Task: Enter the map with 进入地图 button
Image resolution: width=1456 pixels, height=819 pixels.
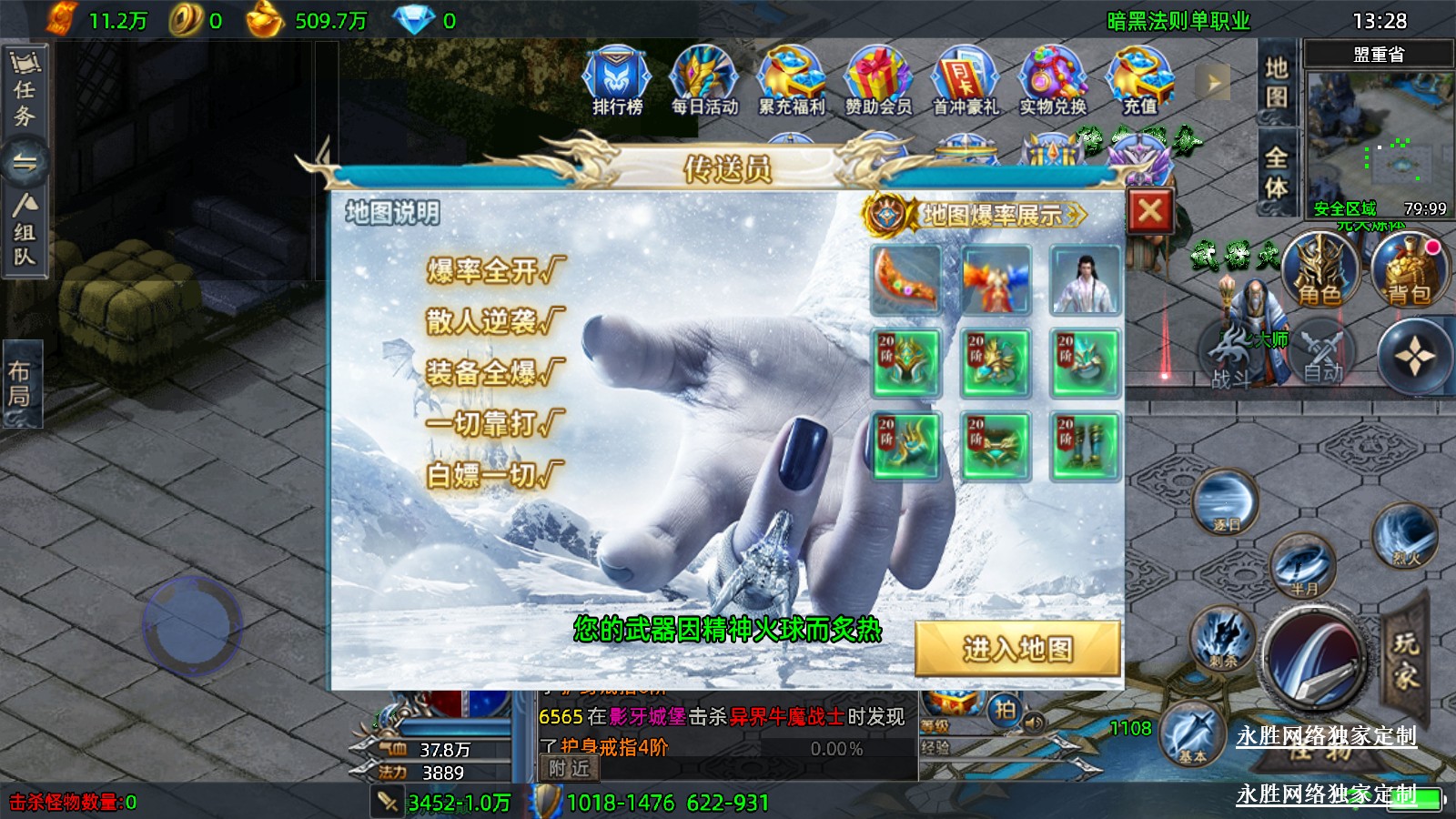Action: 1017,649
